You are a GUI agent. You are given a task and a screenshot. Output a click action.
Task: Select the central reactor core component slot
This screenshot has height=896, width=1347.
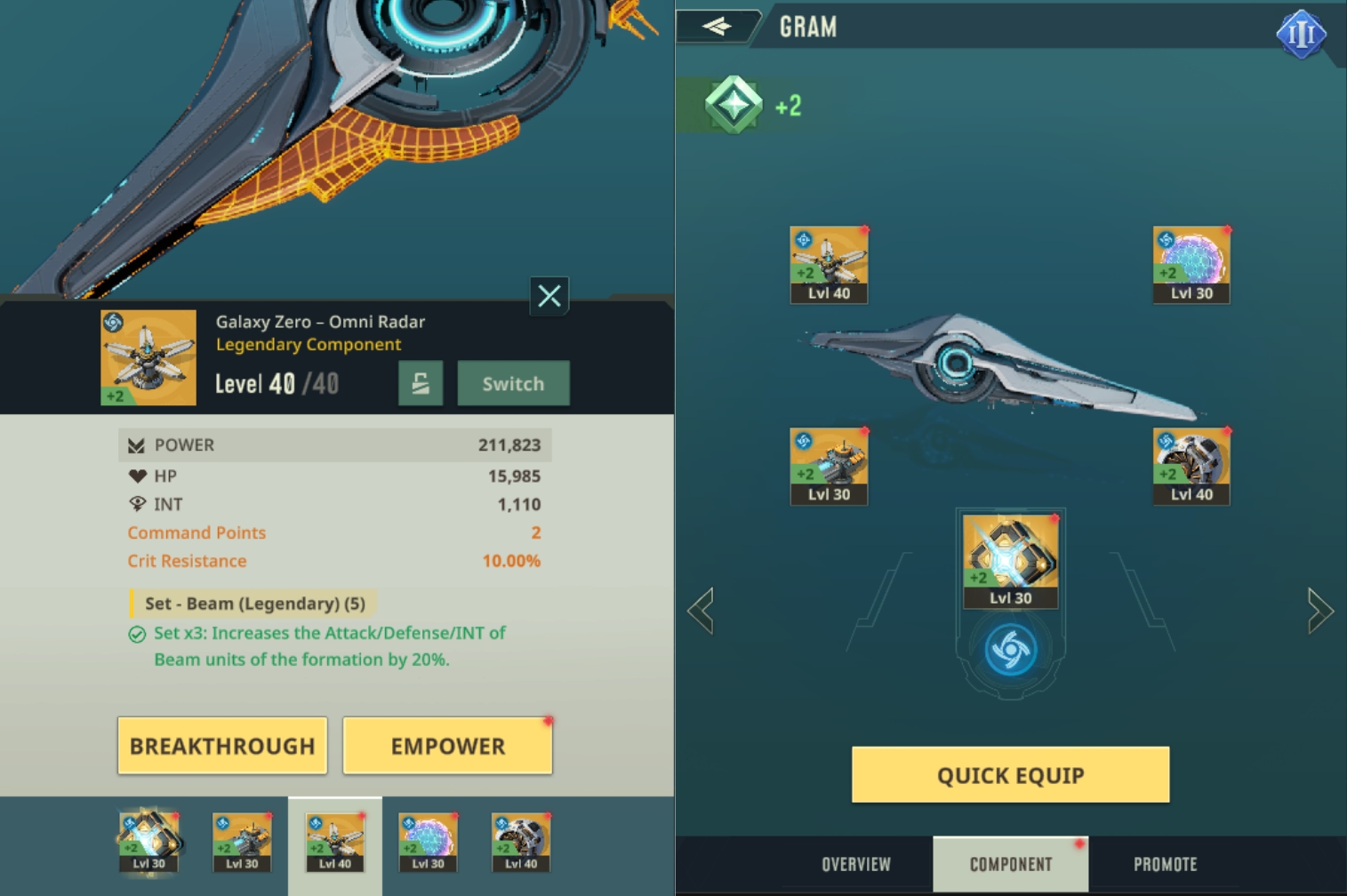(1010, 560)
